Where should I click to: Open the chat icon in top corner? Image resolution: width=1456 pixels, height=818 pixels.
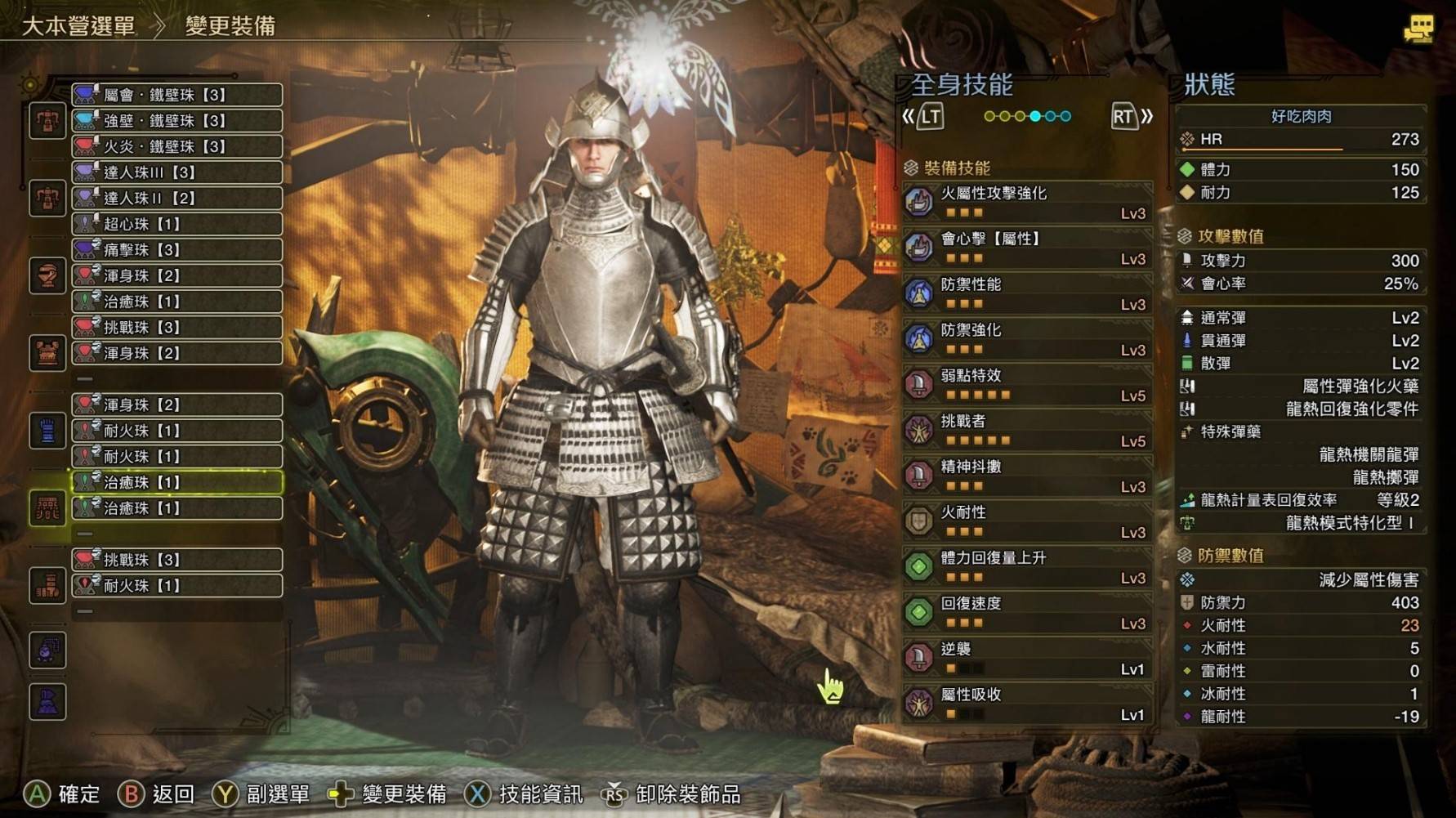point(1418,30)
